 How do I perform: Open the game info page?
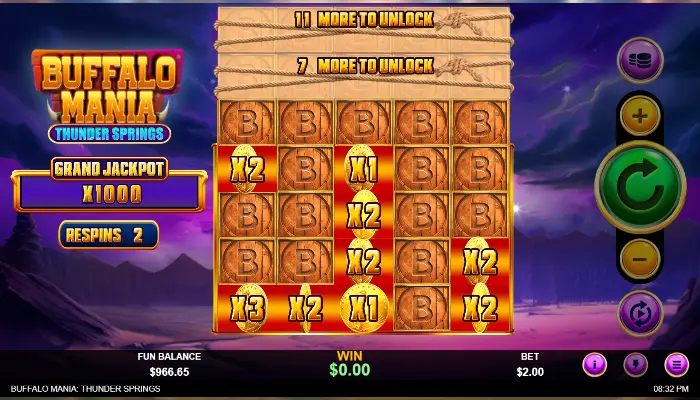click(595, 364)
